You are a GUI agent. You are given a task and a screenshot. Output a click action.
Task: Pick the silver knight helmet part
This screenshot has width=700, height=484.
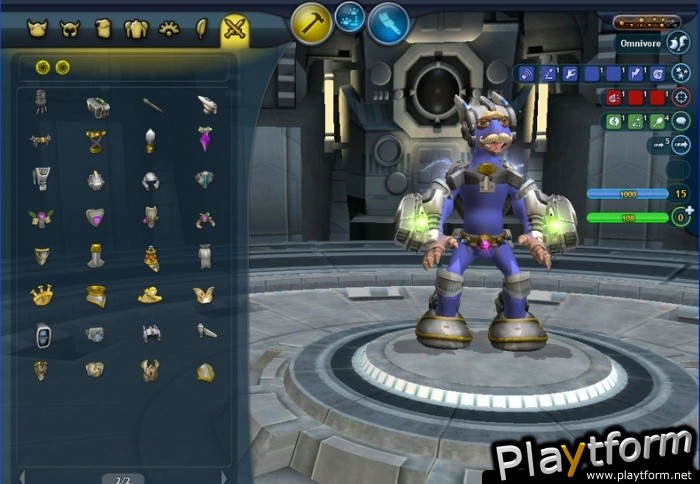coord(150,181)
